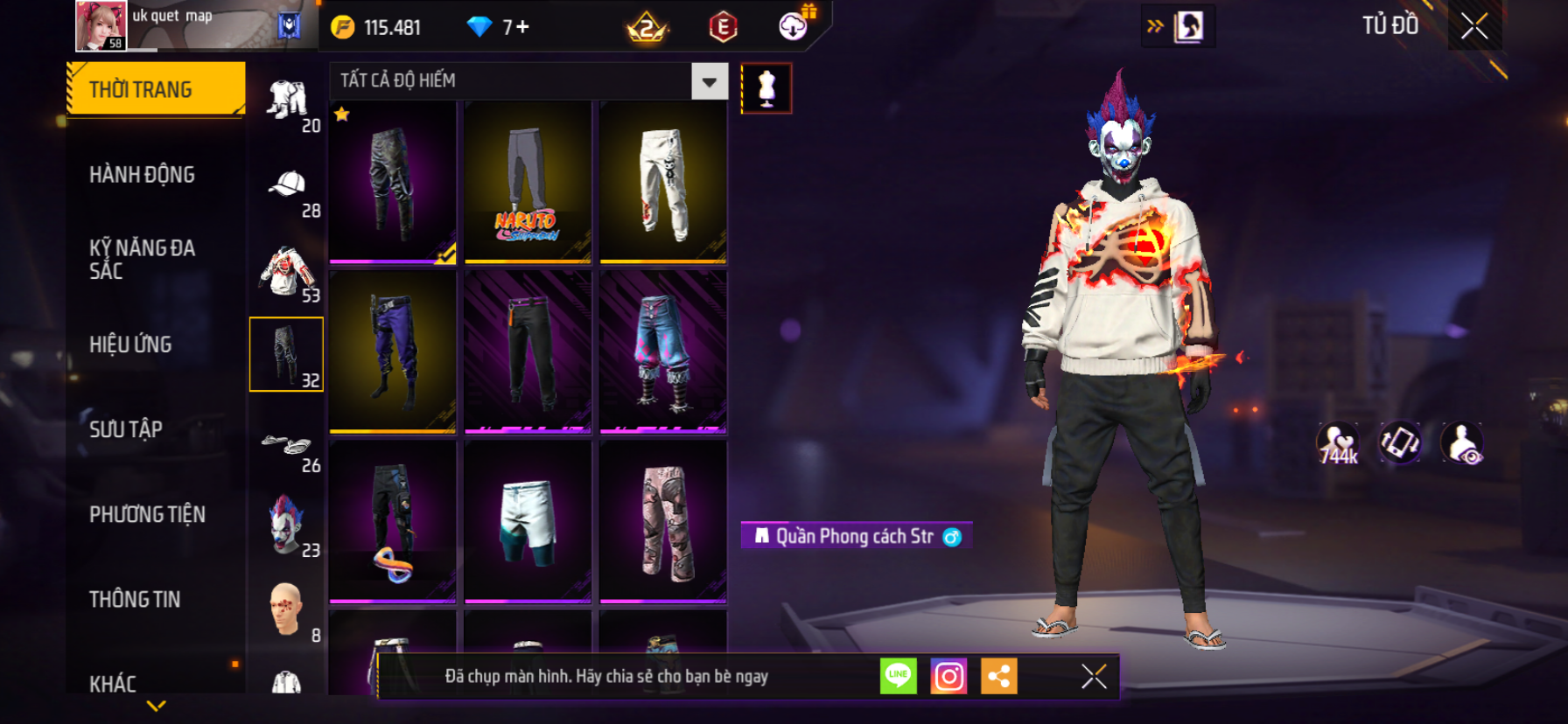The width and height of the screenshot is (1568, 724).
Task: Select the white and teal shorts
Action: (528, 521)
